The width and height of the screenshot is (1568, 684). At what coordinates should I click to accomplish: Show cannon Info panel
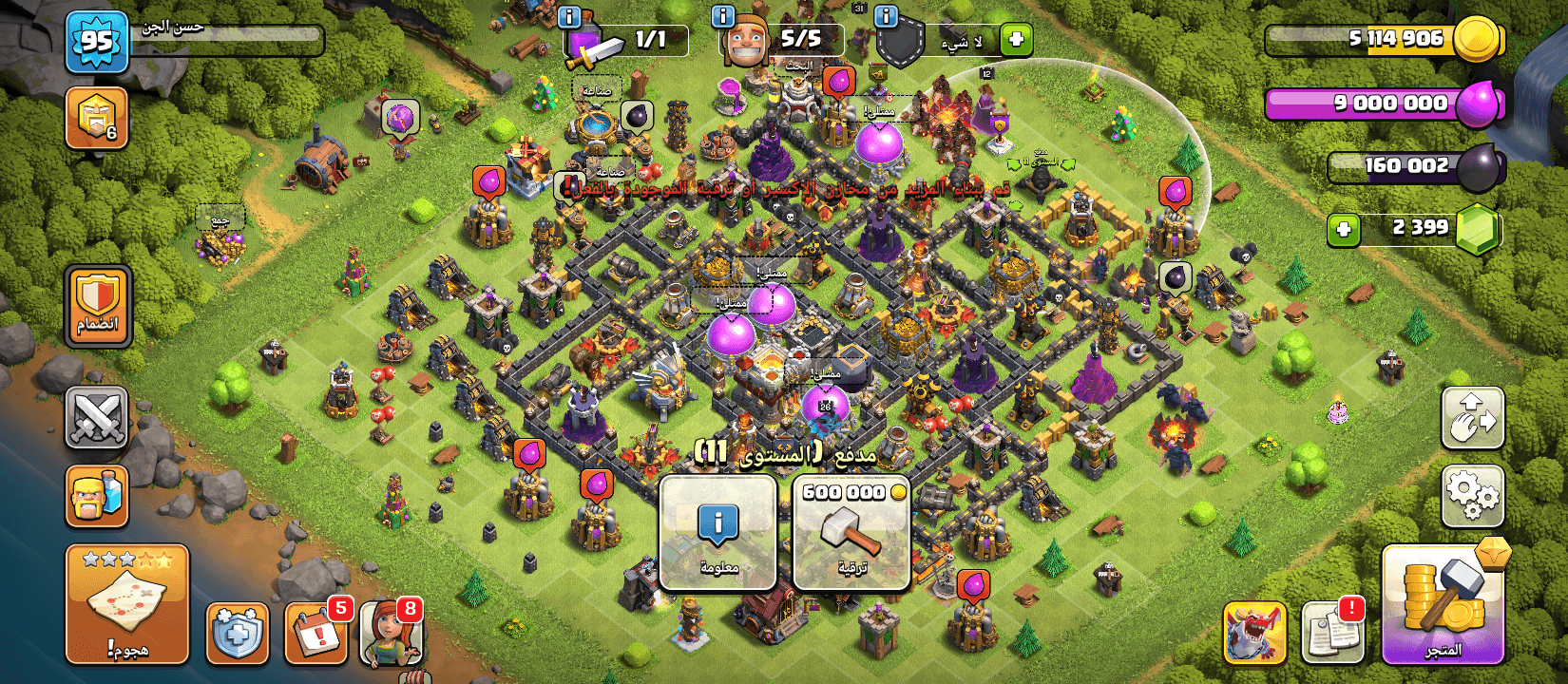pos(718,533)
